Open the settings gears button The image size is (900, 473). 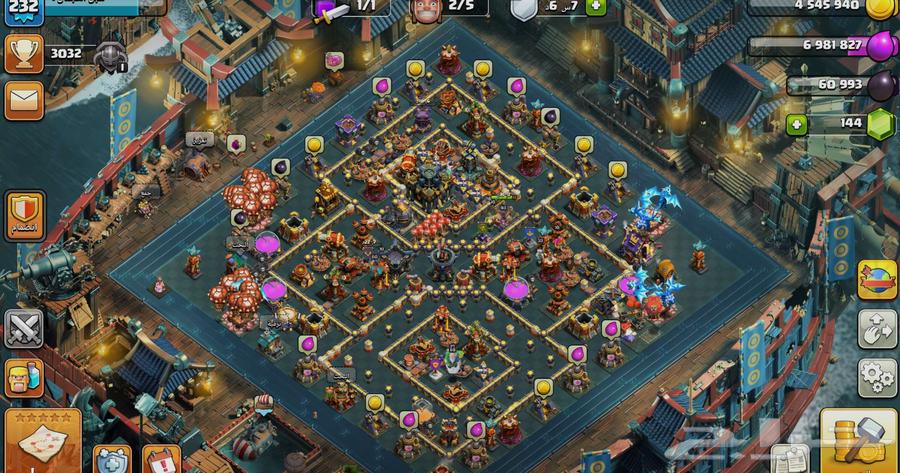[877, 377]
